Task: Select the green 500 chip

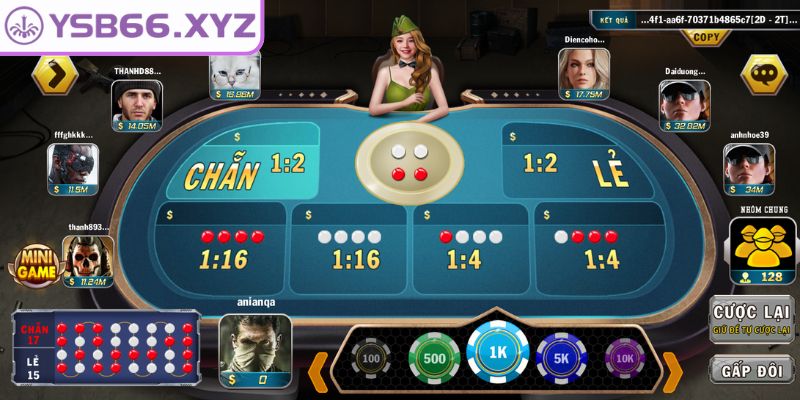Action: click(434, 358)
